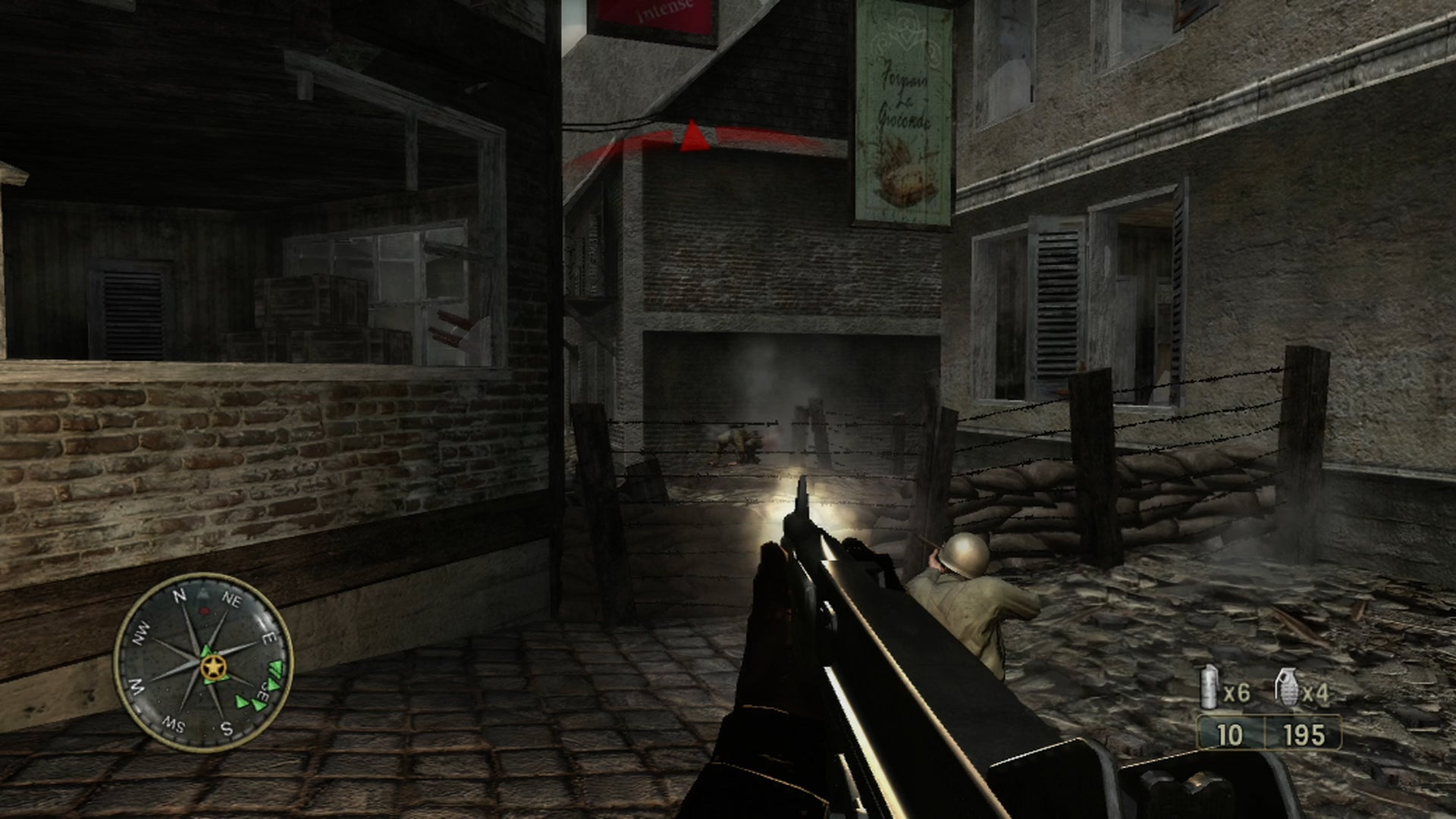Select the N label on the compass
Image resolution: width=1456 pixels, height=819 pixels.
180,595
